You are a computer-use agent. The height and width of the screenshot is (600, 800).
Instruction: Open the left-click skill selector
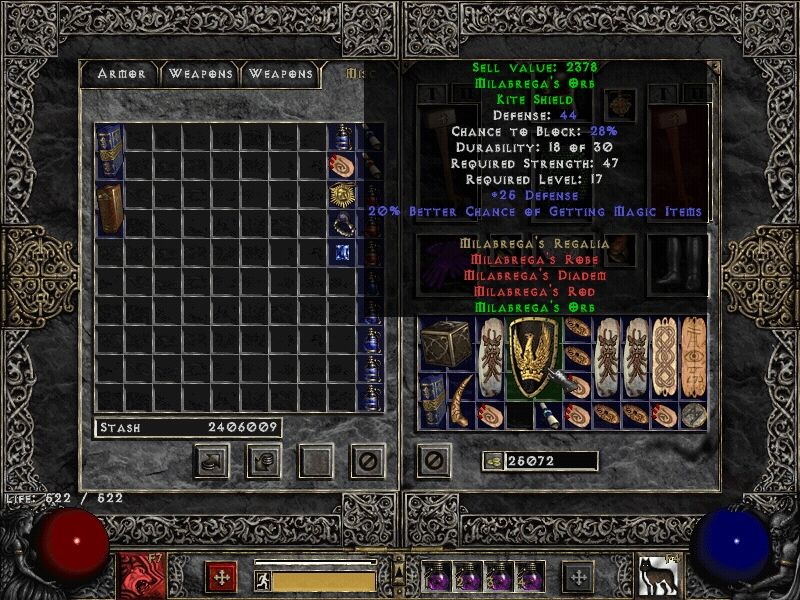pyautogui.click(x=136, y=576)
